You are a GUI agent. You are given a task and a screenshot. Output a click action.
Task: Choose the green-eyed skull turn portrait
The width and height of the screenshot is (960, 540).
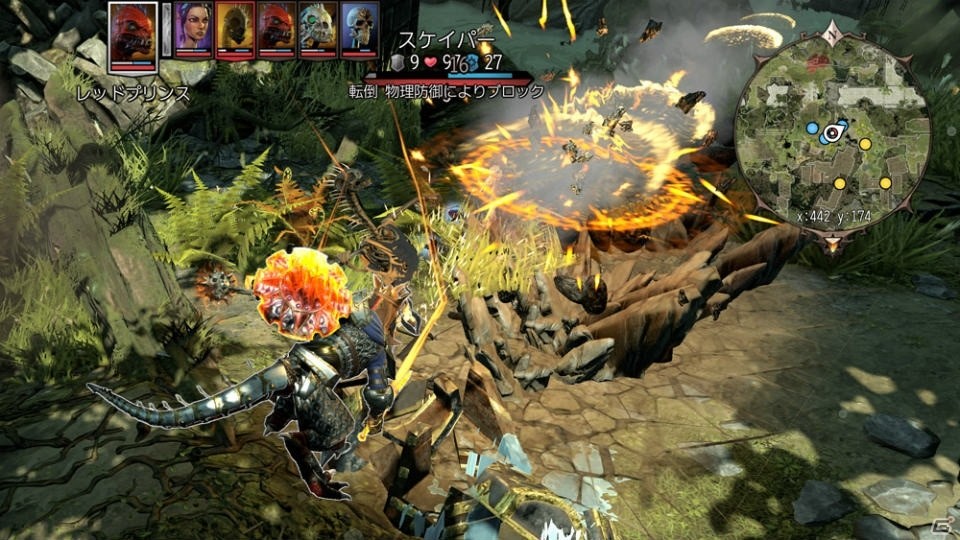[x=318, y=28]
